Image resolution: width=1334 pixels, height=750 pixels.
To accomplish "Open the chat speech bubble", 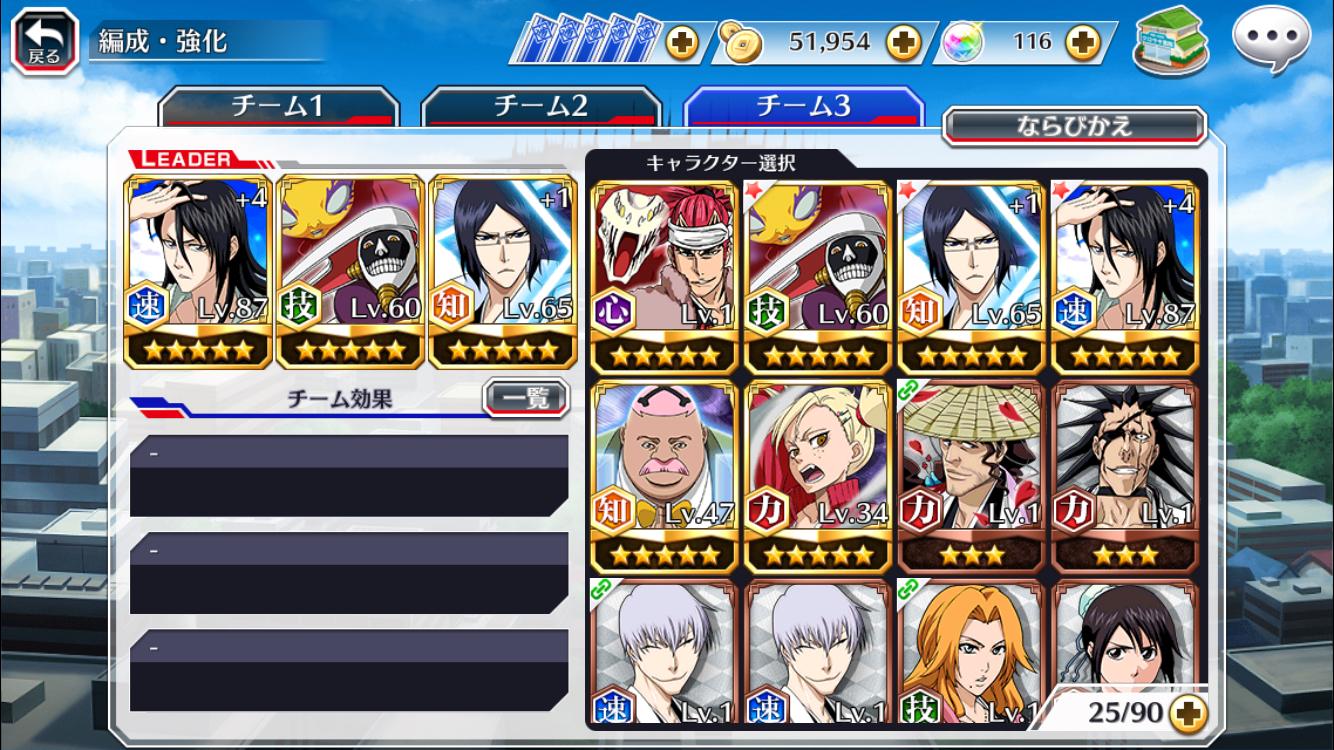I will (x=1270, y=40).
